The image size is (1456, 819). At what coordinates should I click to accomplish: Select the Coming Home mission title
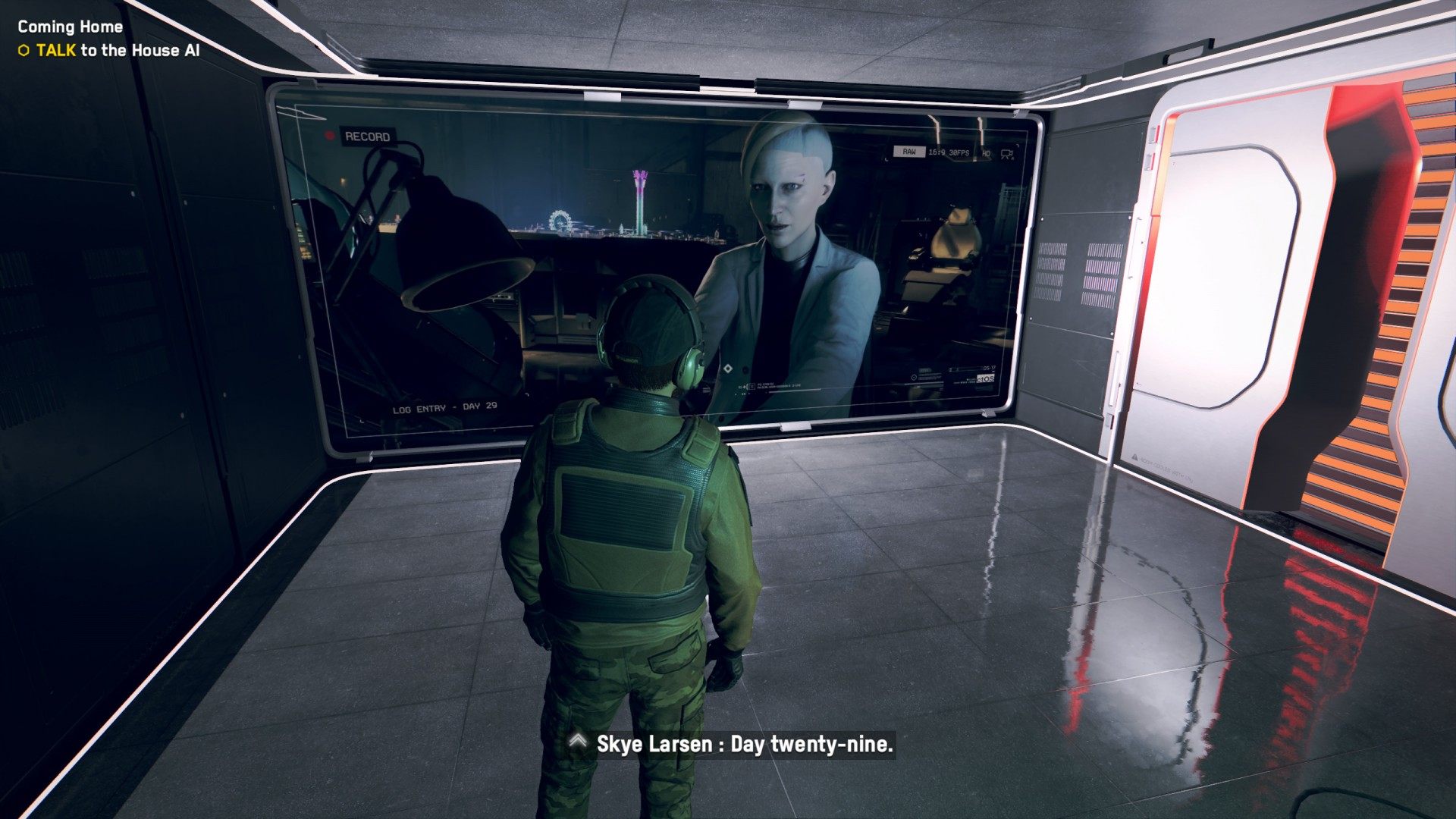[70, 27]
